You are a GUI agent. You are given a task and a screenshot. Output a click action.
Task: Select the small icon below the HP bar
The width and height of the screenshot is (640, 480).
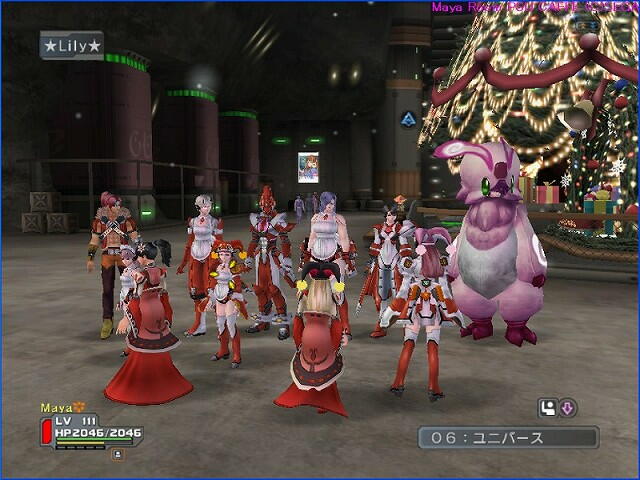tap(117, 454)
